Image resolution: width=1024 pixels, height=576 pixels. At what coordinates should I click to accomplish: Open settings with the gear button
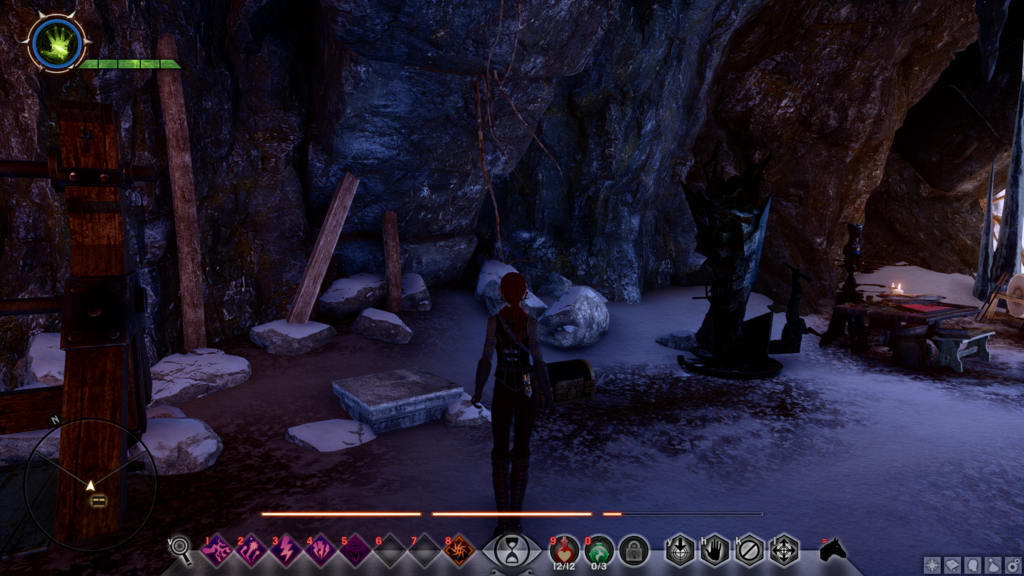tap(1013, 565)
